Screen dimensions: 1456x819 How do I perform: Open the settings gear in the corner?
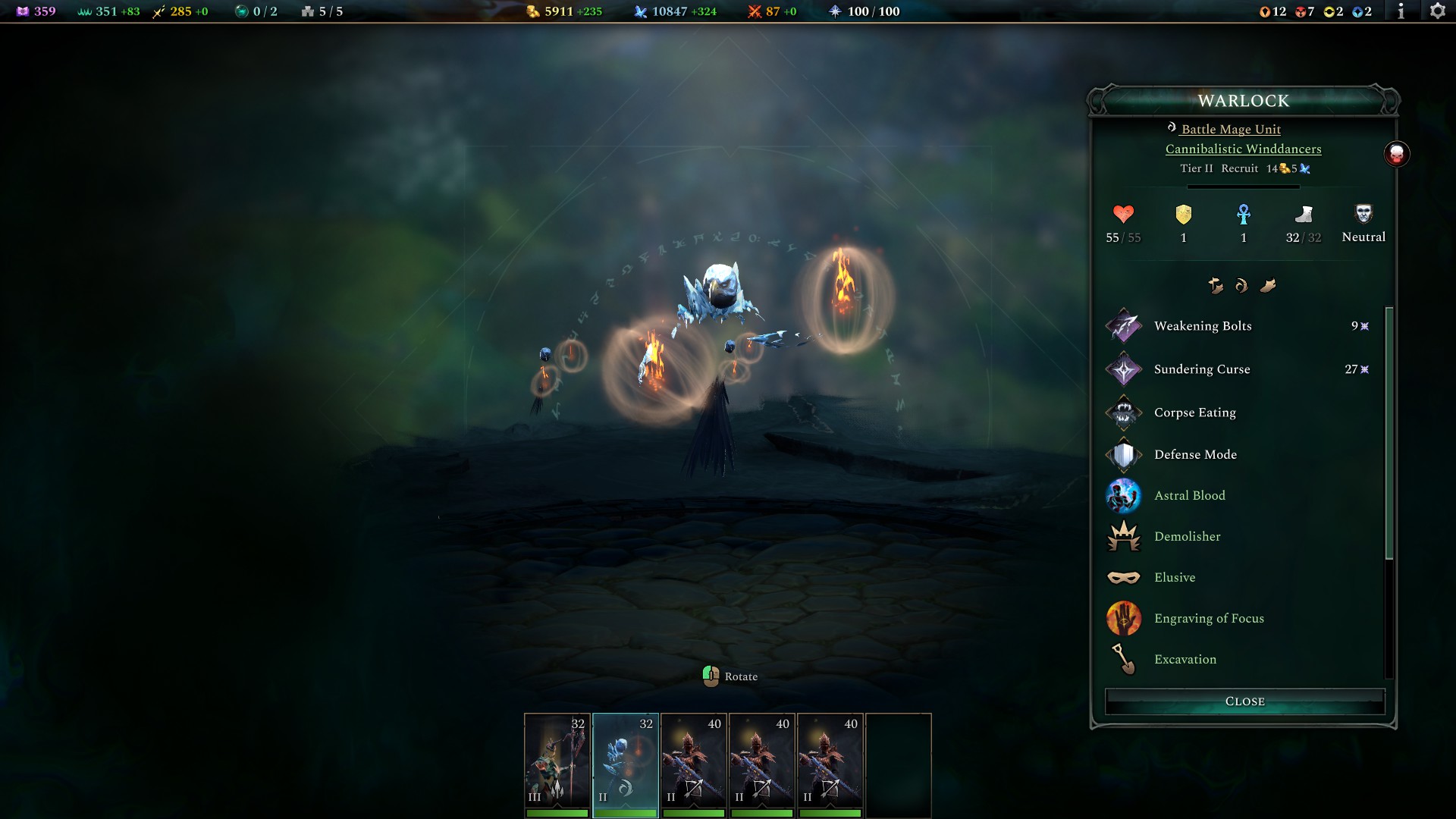pyautogui.click(x=1437, y=11)
